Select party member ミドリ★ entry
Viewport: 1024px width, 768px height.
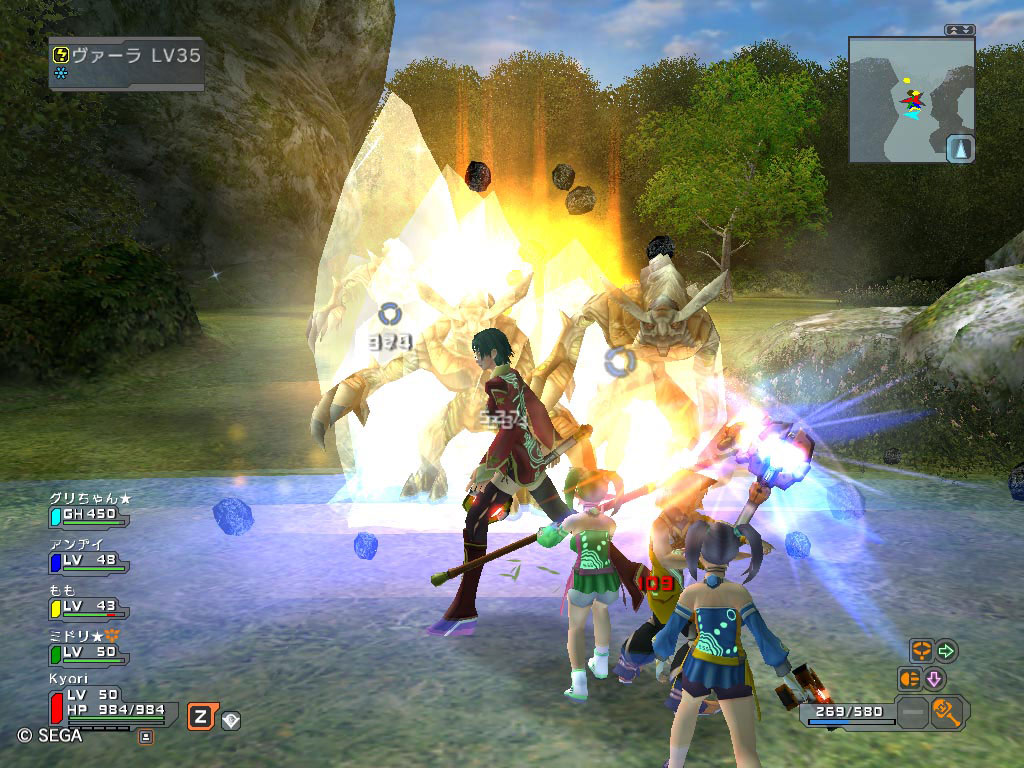(88, 647)
